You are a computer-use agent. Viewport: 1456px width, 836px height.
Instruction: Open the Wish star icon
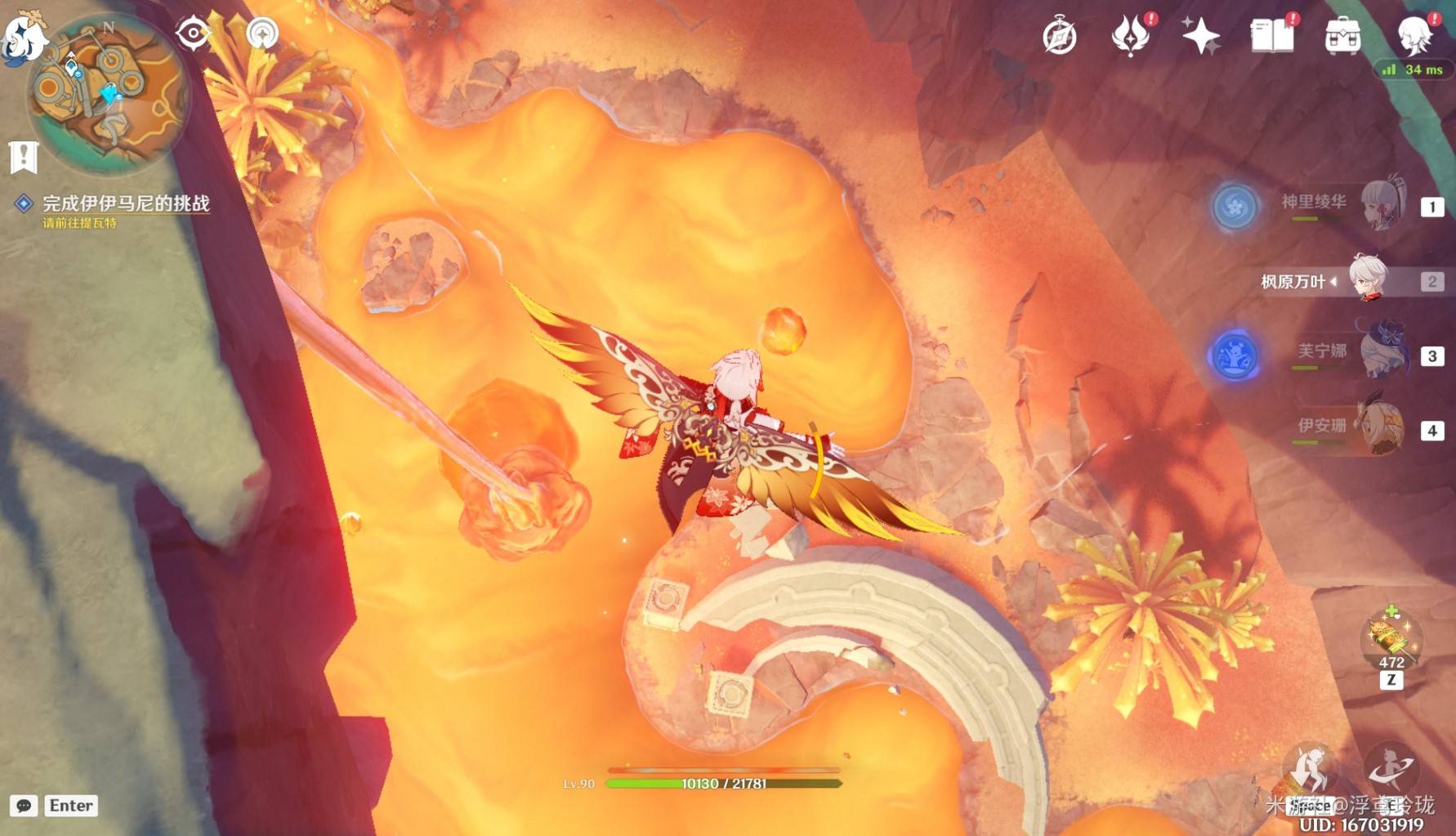click(x=1200, y=37)
